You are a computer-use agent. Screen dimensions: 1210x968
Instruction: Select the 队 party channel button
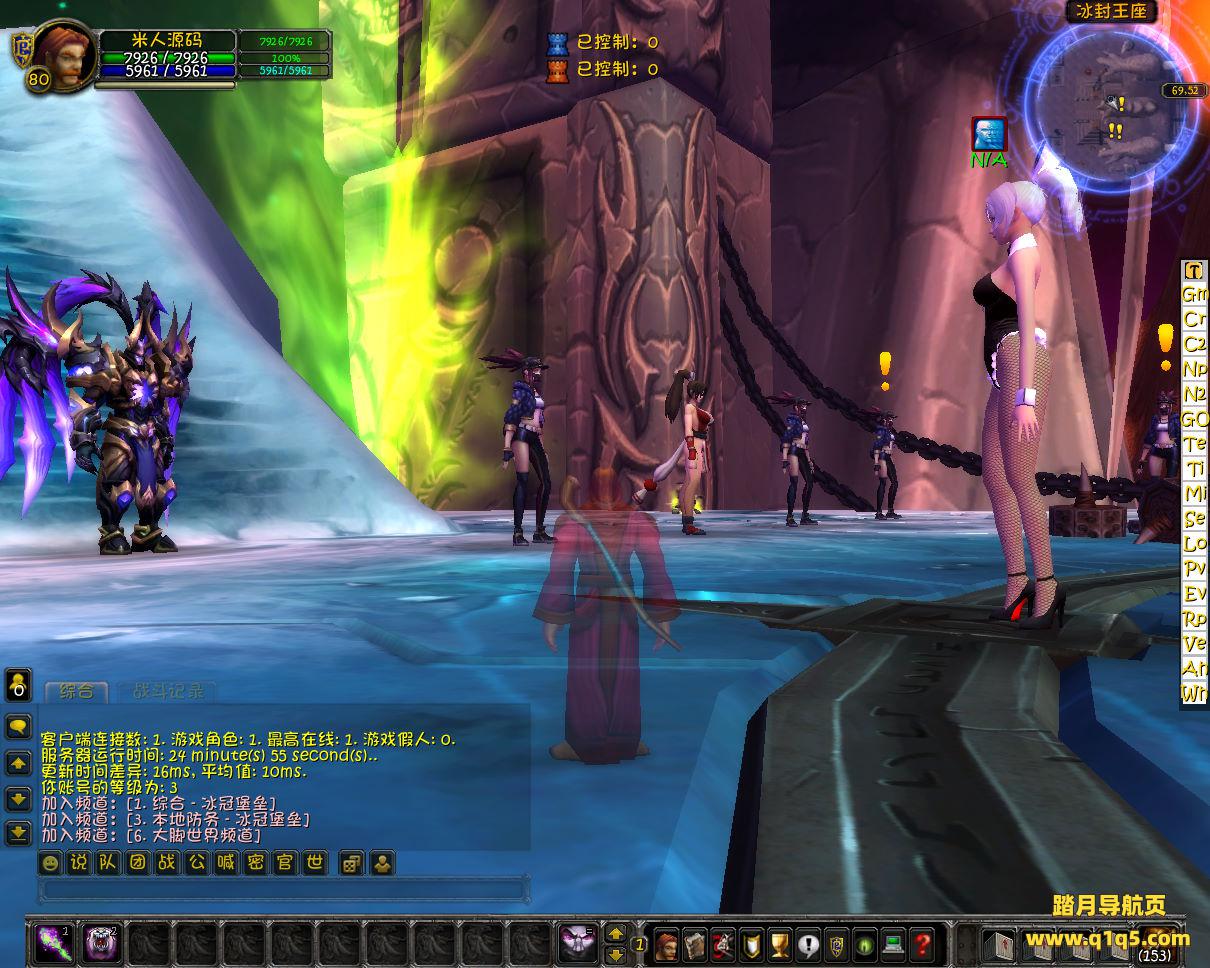pyautogui.click(x=108, y=862)
